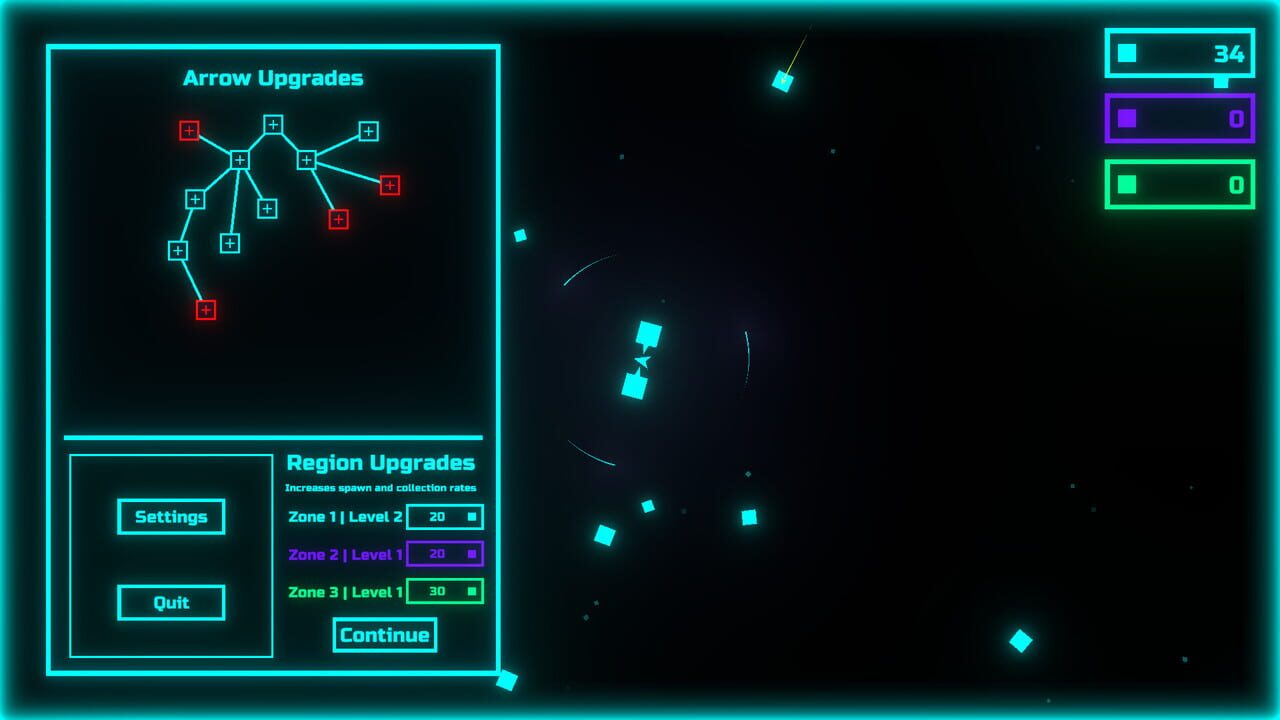Viewport: 1280px width, 720px height.
Task: Click the purple resource counter showing 0
Action: 1178,118
